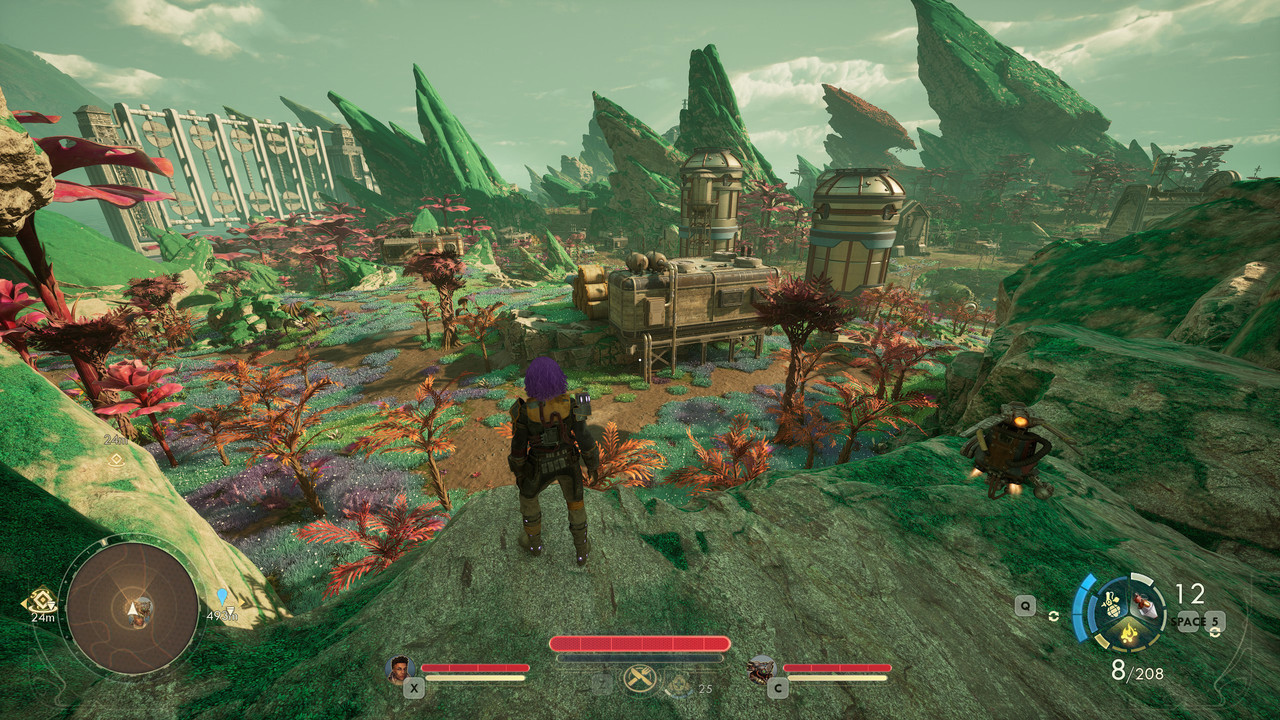Viewport: 1280px width, 720px height.
Task: Select the blue waypoint marker beside the minimap
Action: tap(221, 597)
